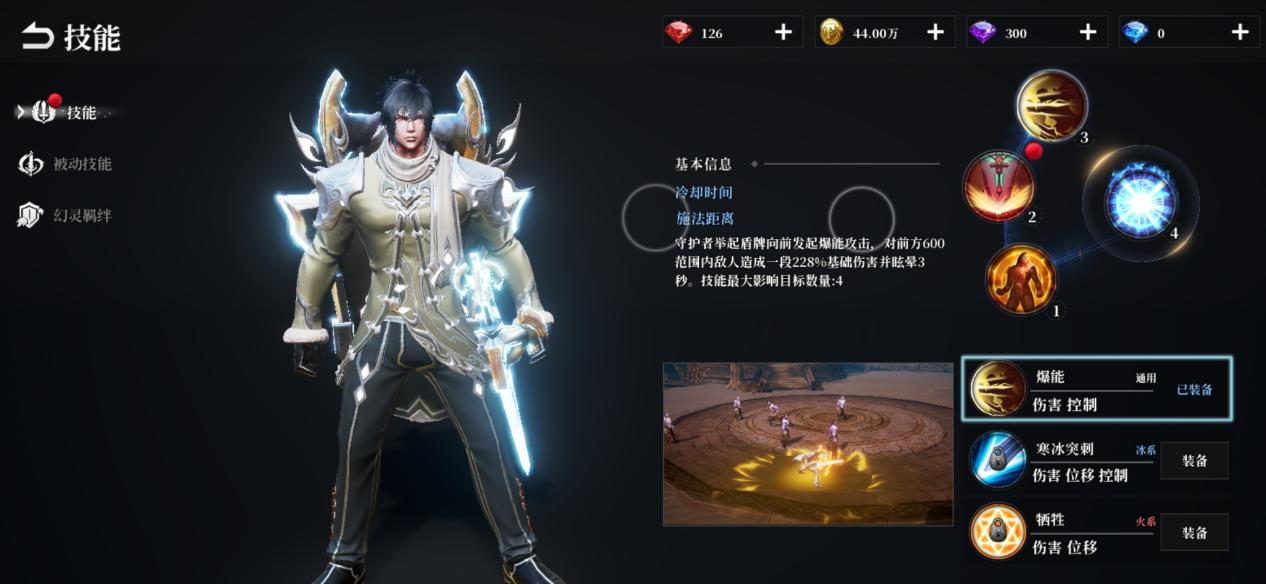This screenshot has height=584, width=1266.
Task: Equip the 牺牲 skill
Action: click(1194, 533)
